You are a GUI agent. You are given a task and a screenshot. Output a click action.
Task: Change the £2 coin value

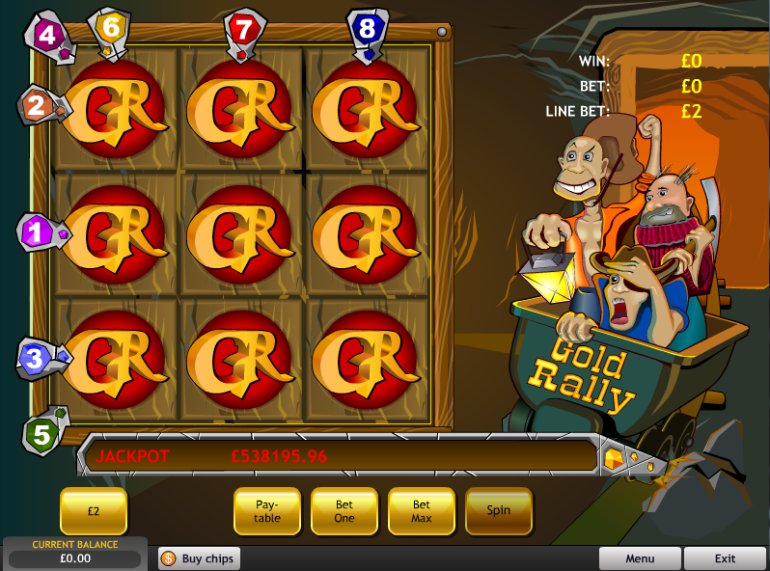tap(93, 510)
